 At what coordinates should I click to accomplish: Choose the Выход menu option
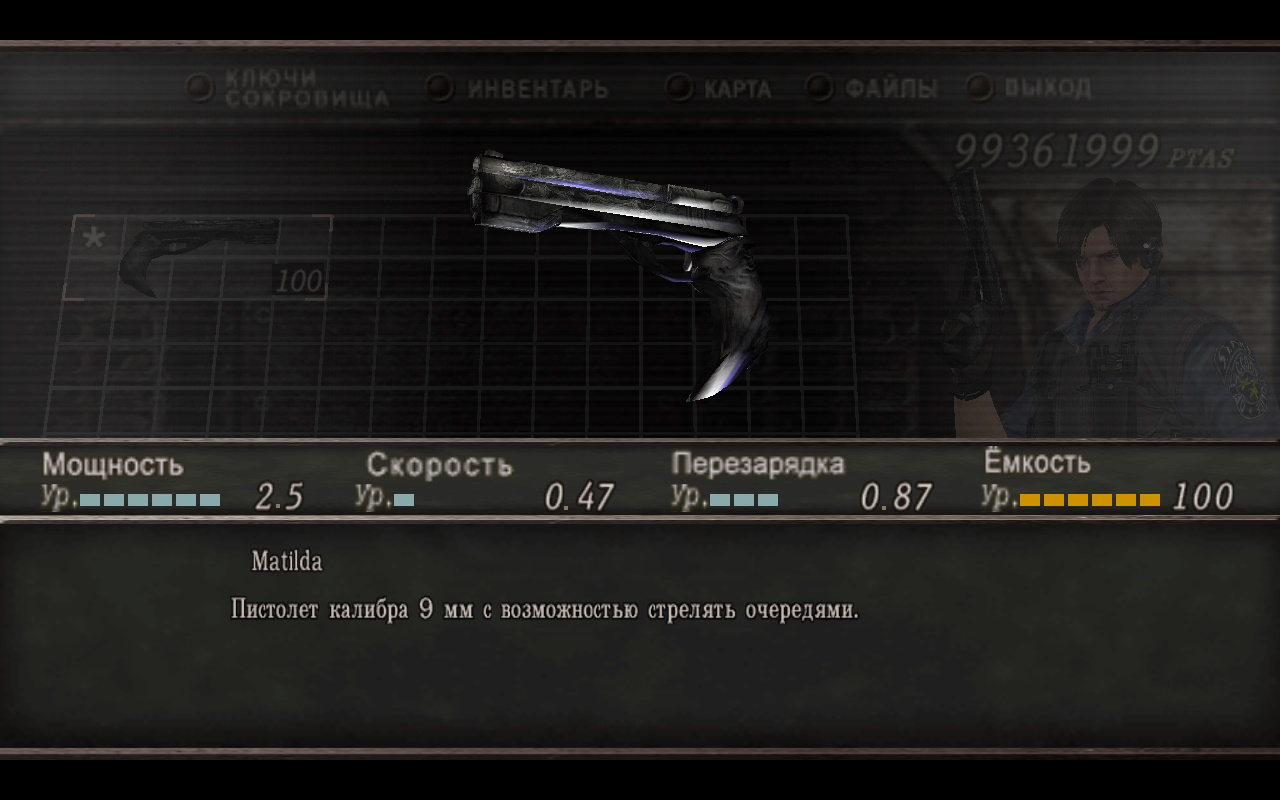tap(1046, 88)
